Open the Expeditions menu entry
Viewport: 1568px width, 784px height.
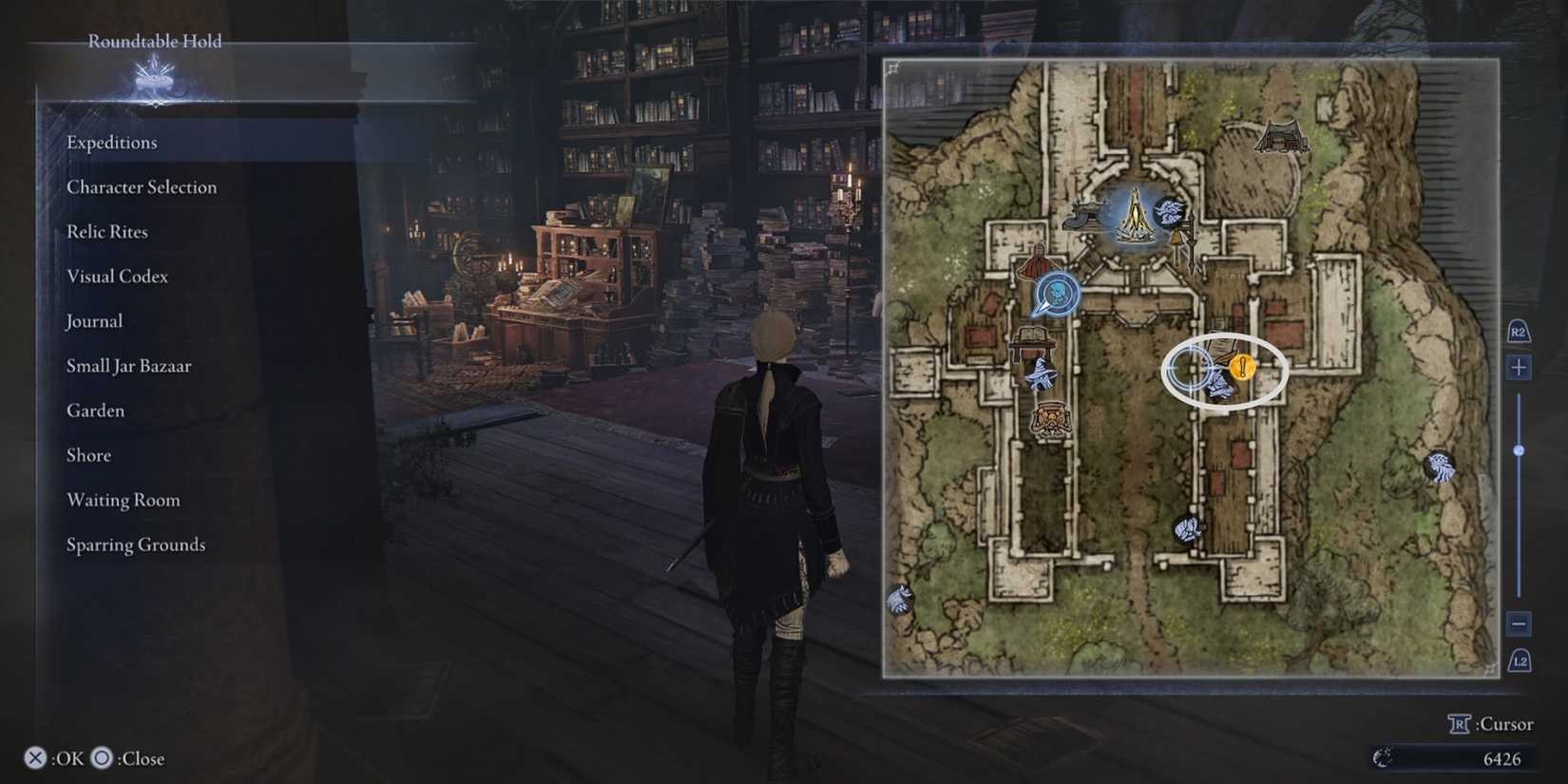pos(111,142)
